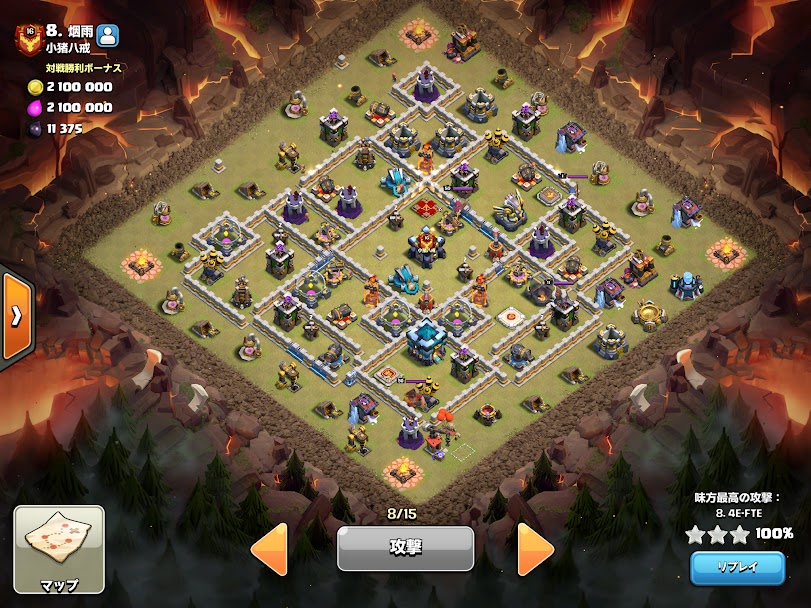
Task: Expand the orange side panel arrow
Action: pyautogui.click(x=17, y=316)
